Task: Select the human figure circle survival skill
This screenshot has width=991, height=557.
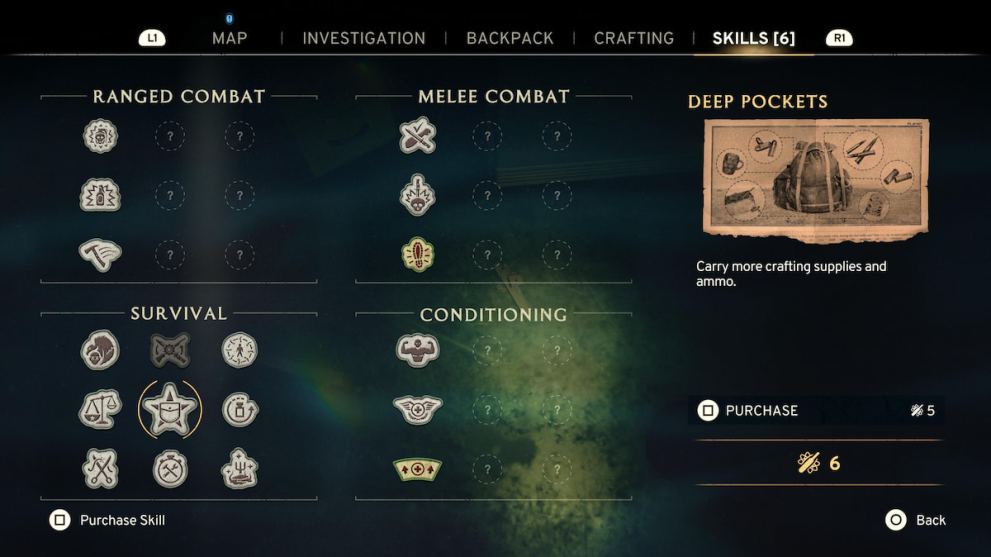Action: pyautogui.click(x=239, y=350)
